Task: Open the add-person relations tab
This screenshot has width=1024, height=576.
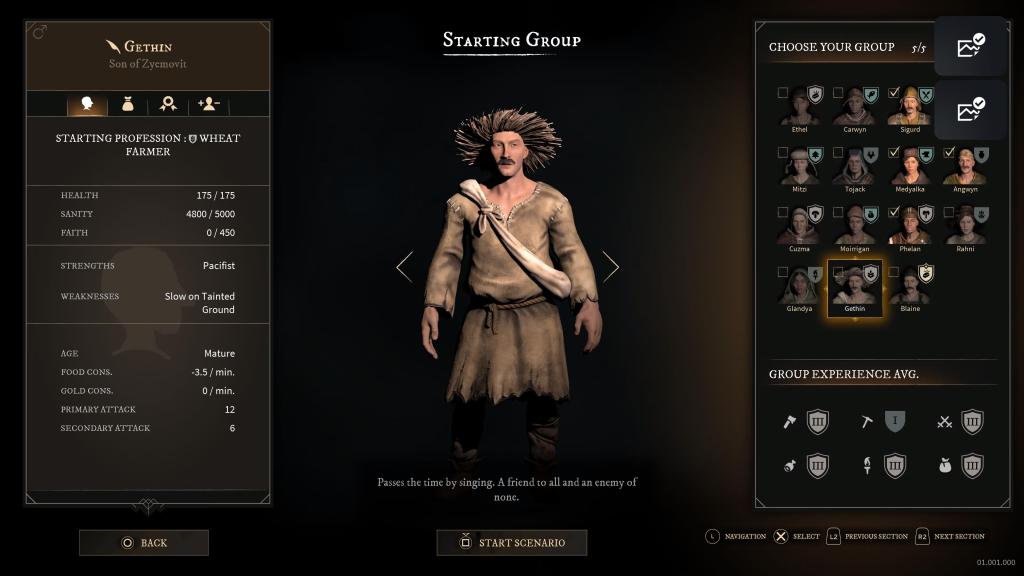Action: tap(209, 103)
